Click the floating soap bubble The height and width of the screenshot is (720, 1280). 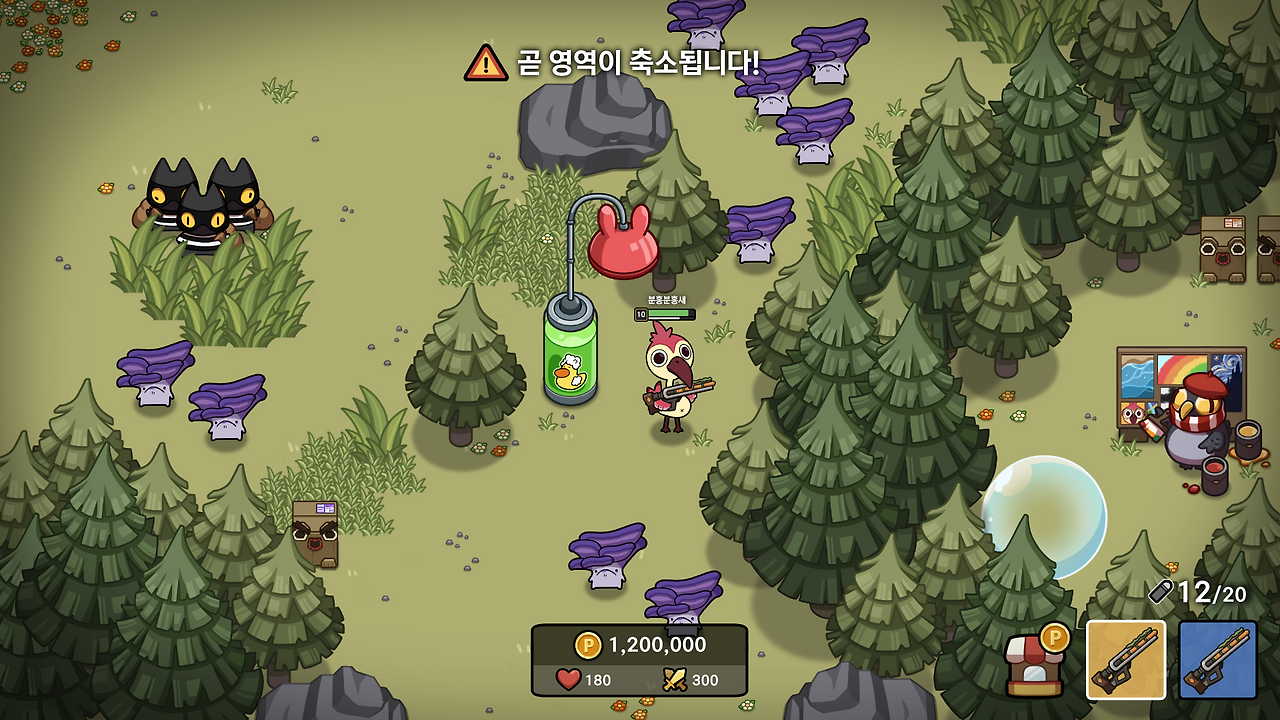point(1043,516)
